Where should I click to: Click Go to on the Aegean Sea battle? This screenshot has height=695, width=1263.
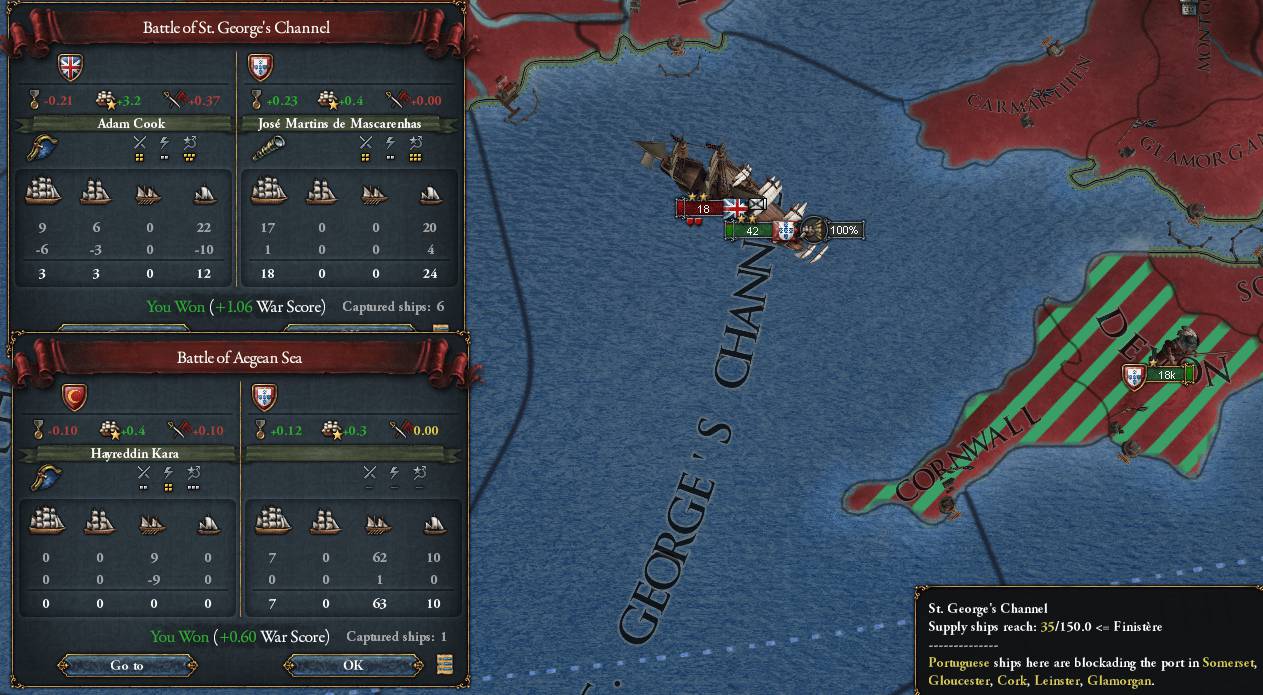click(x=127, y=665)
